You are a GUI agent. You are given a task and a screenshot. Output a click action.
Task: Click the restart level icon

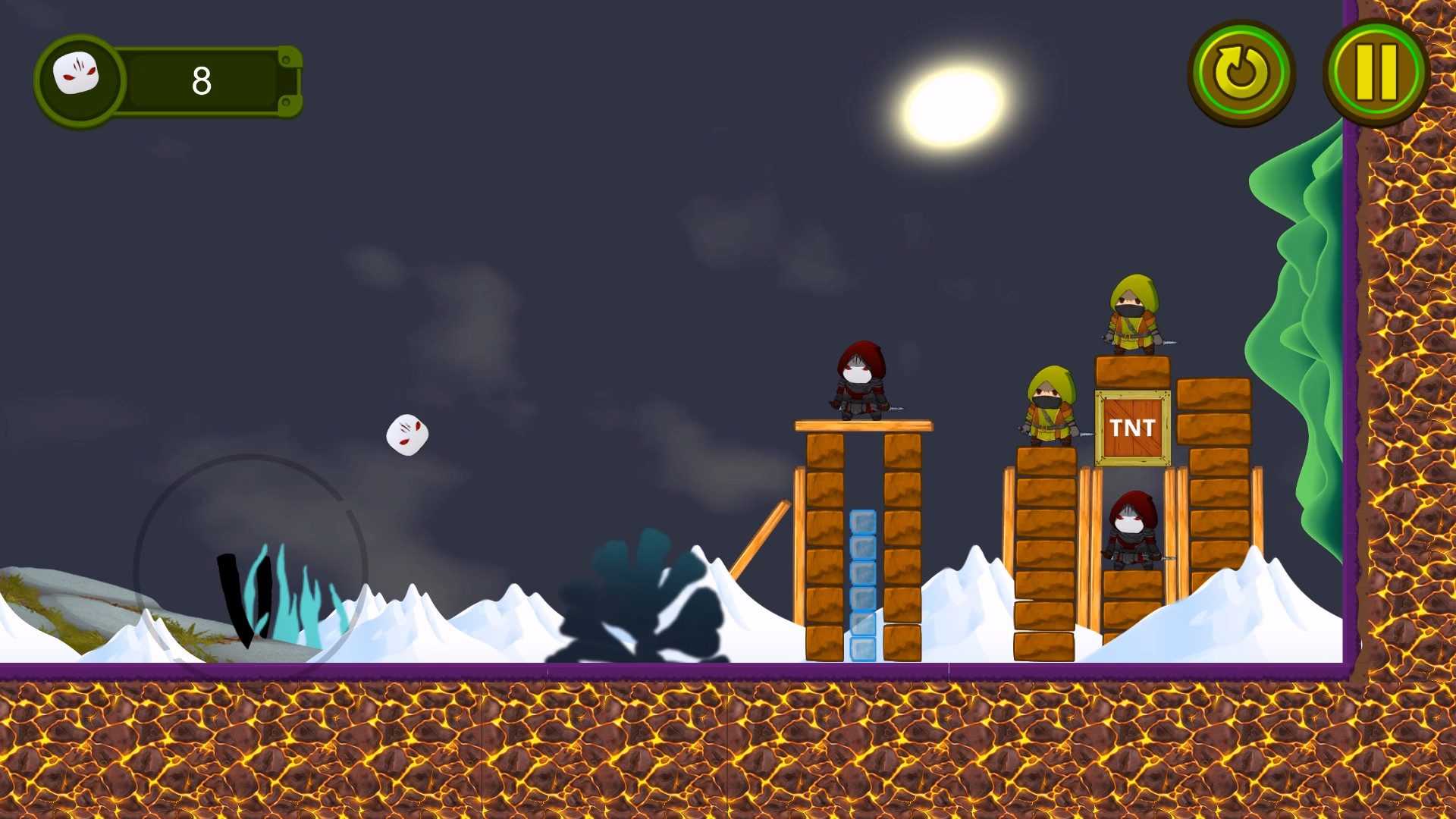click(1242, 73)
